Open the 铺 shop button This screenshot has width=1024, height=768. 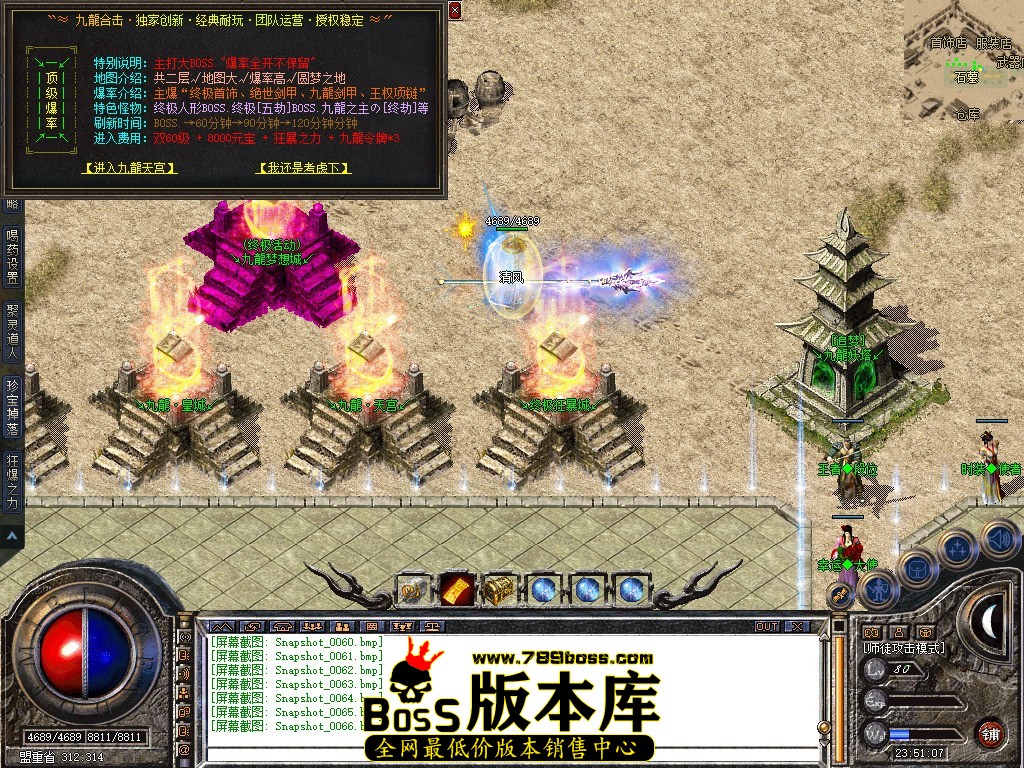(x=990, y=734)
